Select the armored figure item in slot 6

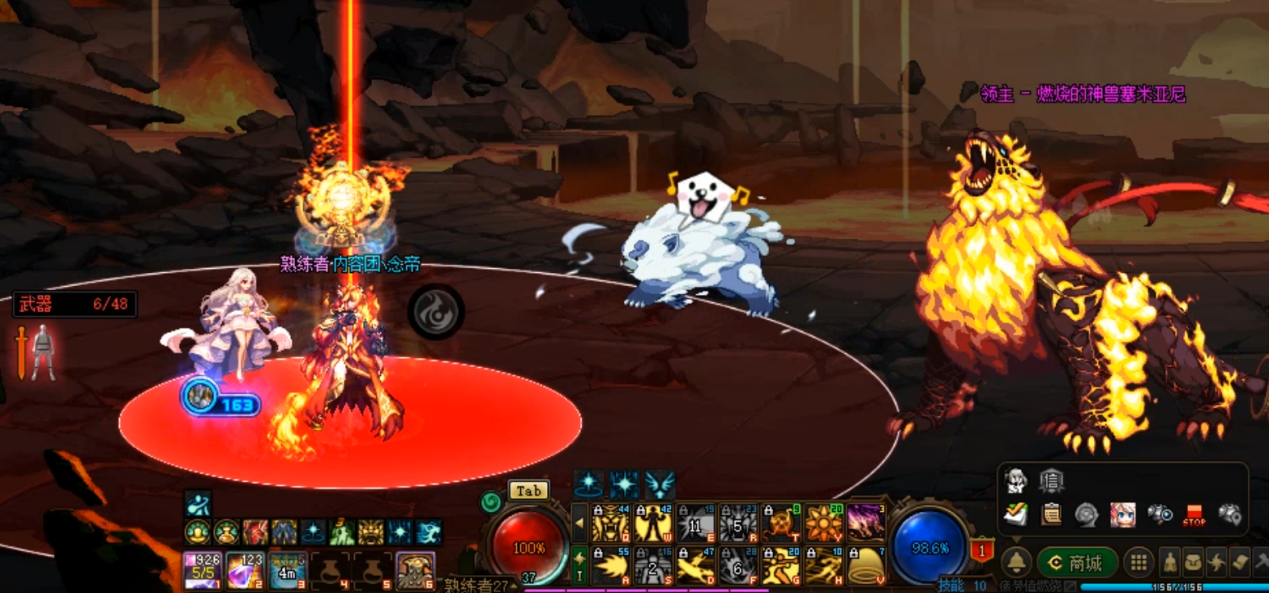click(415, 570)
